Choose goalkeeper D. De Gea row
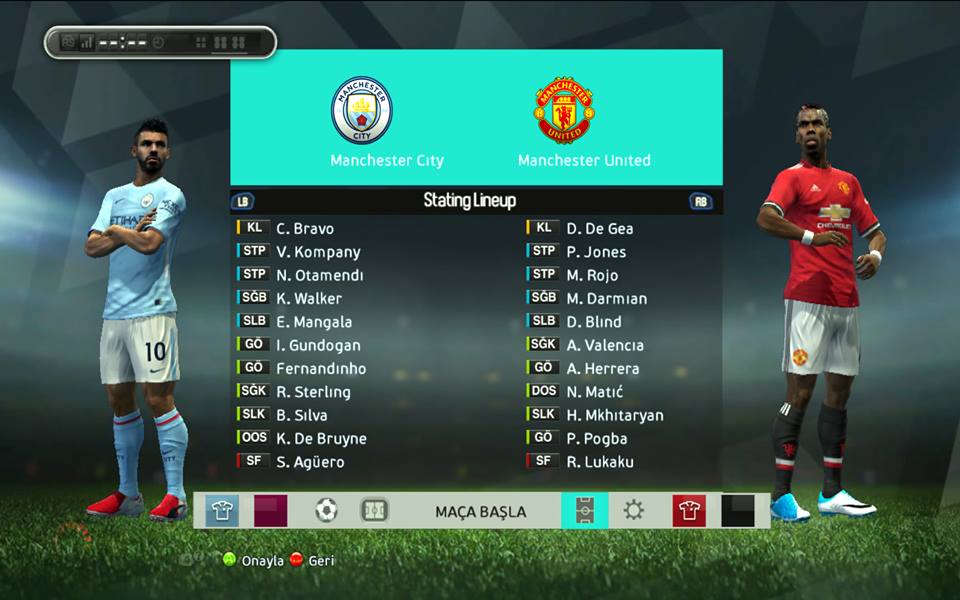The image size is (960, 600). tap(599, 229)
